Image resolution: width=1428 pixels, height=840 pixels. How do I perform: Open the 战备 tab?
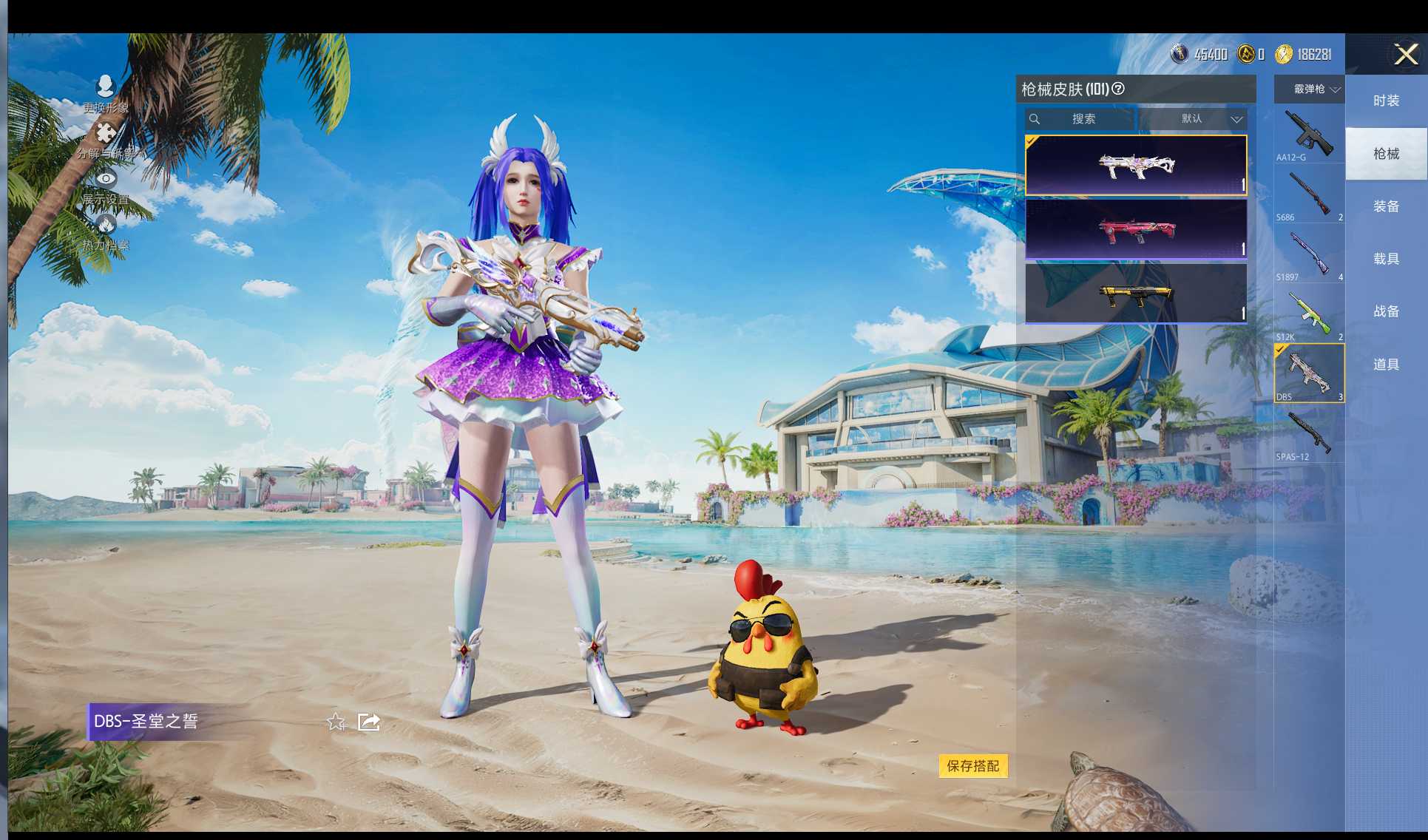click(1386, 311)
